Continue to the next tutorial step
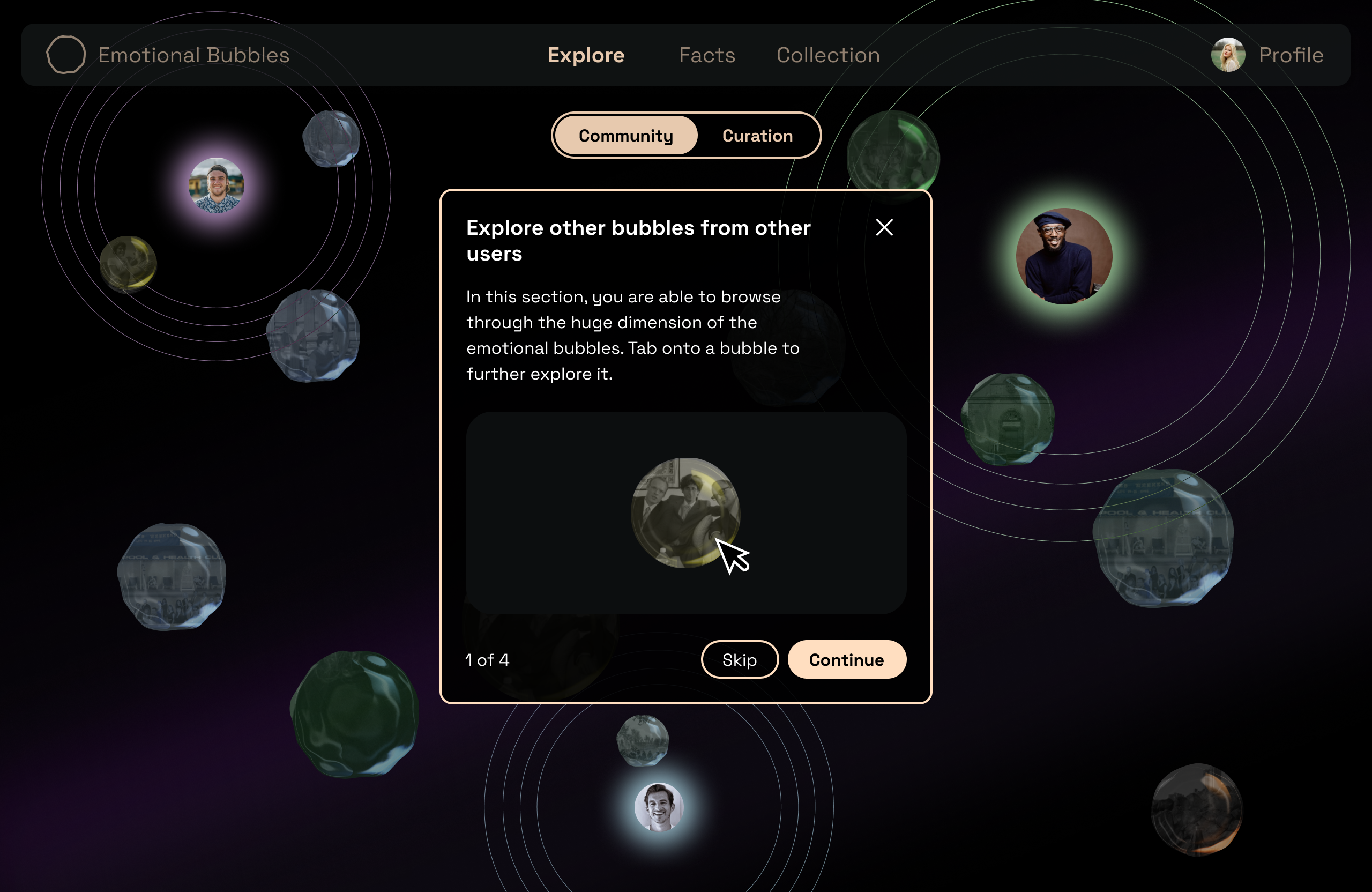Viewport: 1372px width, 892px height. (x=846, y=660)
